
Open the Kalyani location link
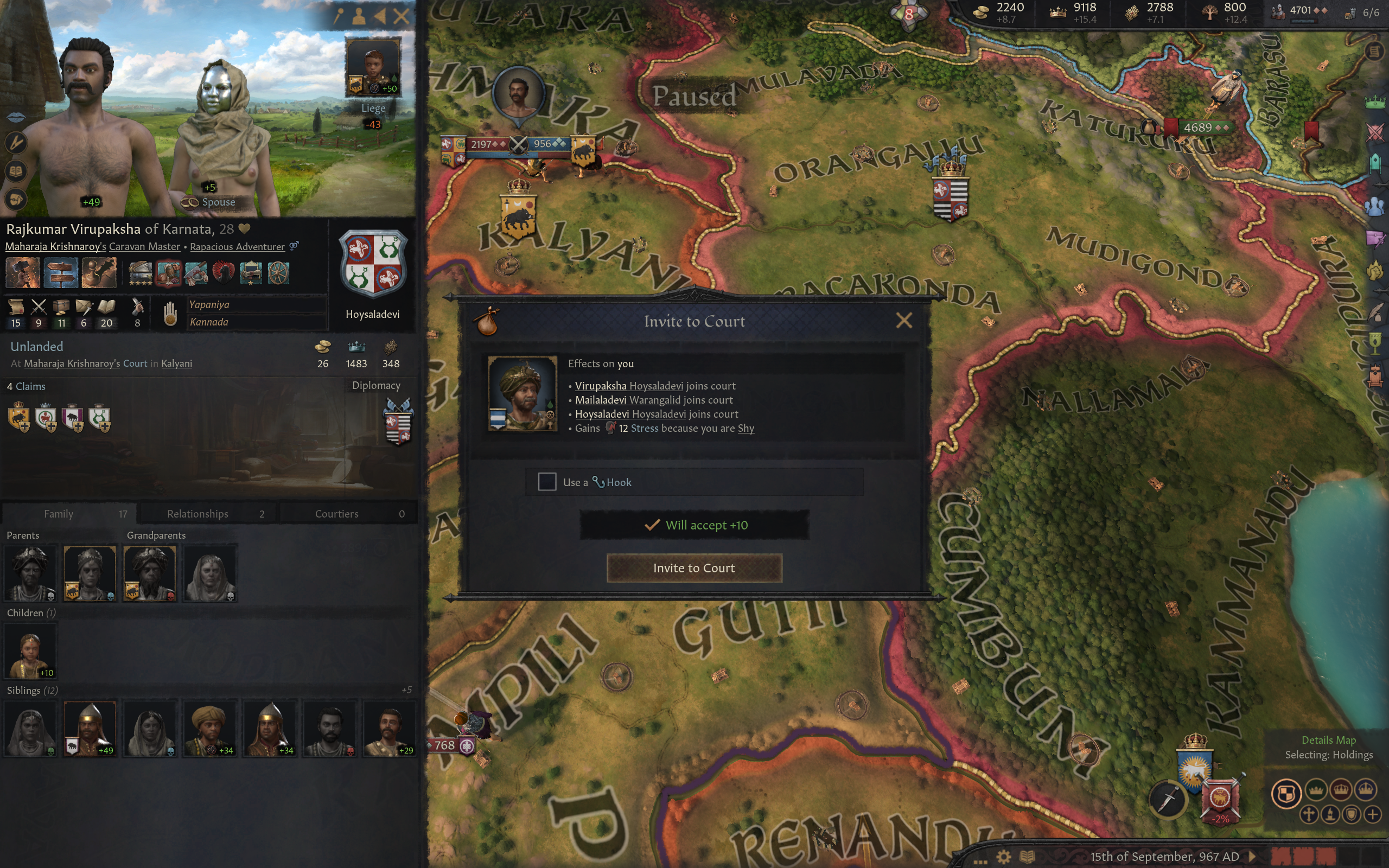point(176,363)
